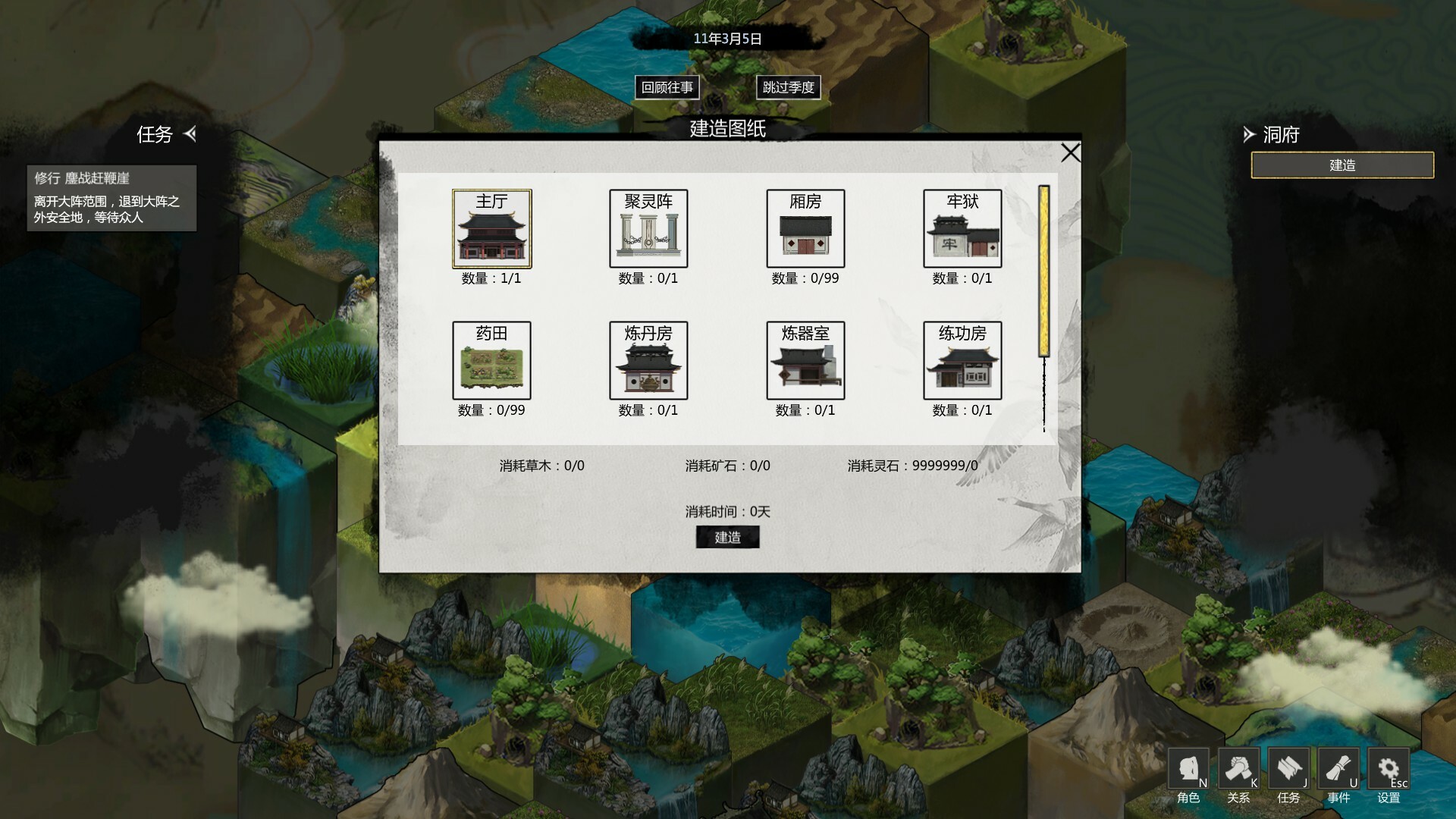Viewport: 1456px width, 819px height.
Task: Select the 主厅 main hall blueprint
Action: [x=491, y=229]
